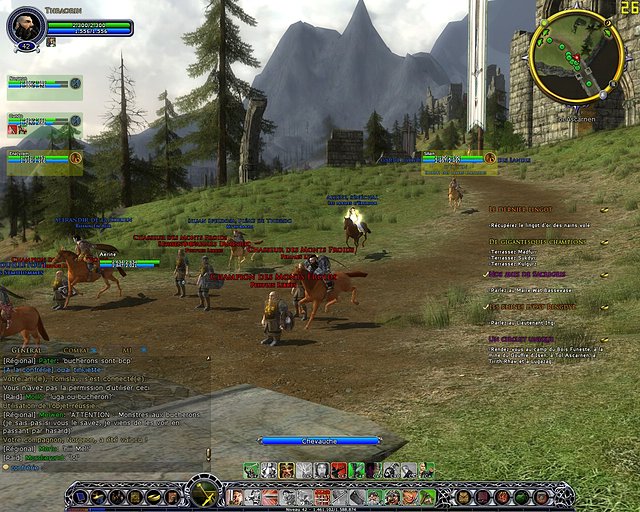This screenshot has height=512, width=640.
Task: Select the 'De gigantesques champions' quest
Action: (x=538, y=242)
